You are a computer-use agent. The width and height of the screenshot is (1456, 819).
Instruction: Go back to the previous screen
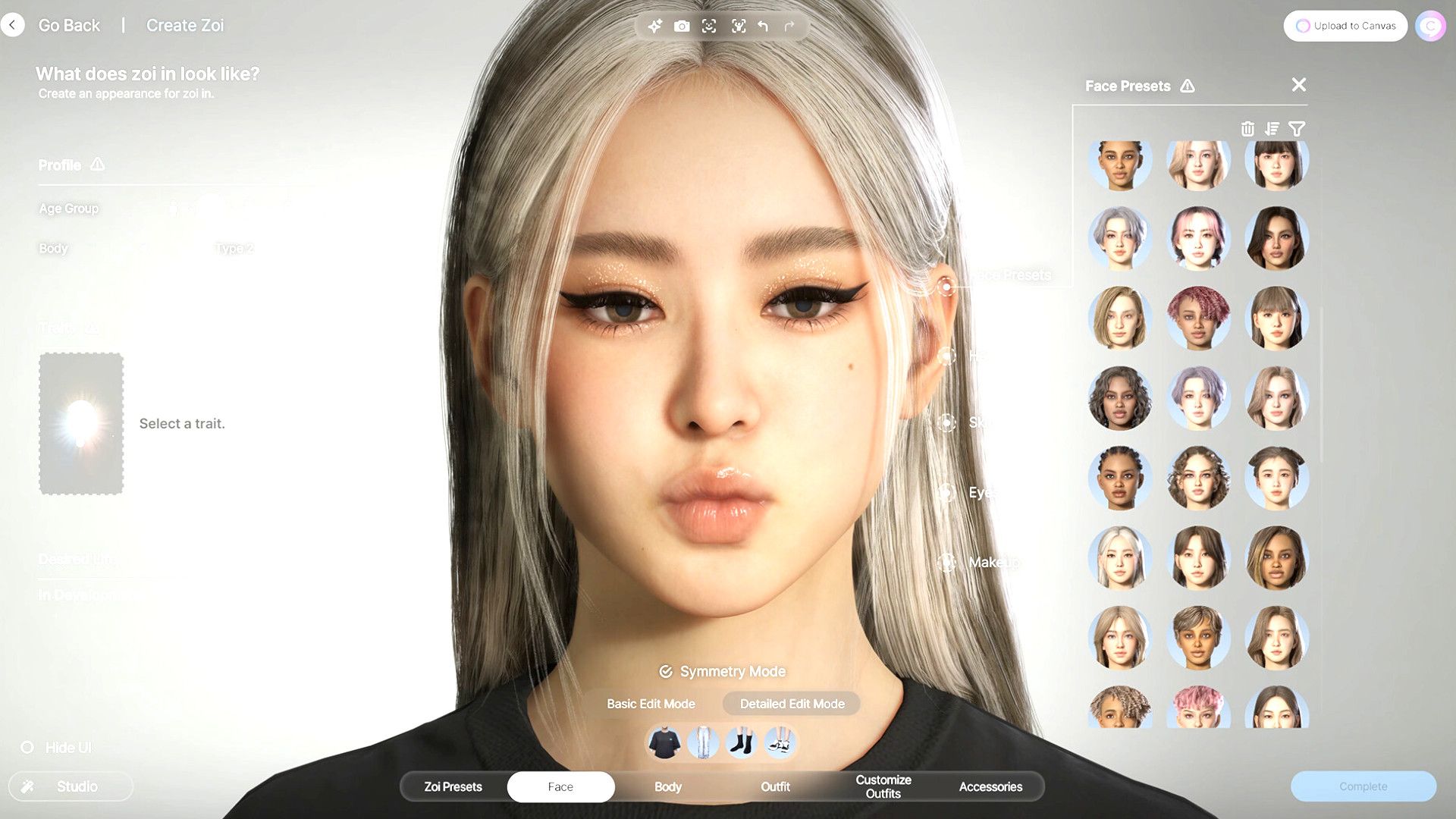[13, 25]
